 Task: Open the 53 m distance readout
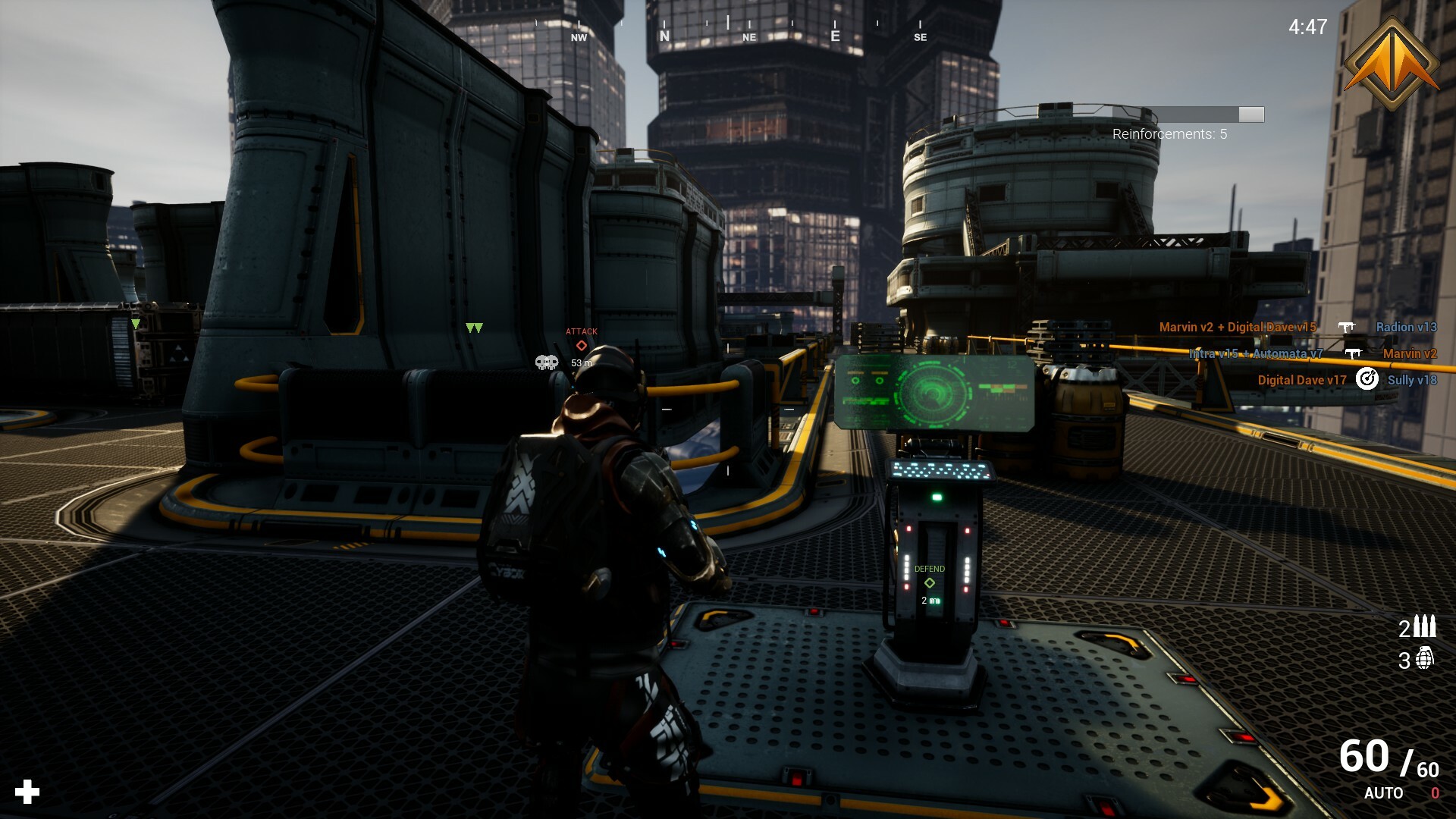[x=580, y=363]
